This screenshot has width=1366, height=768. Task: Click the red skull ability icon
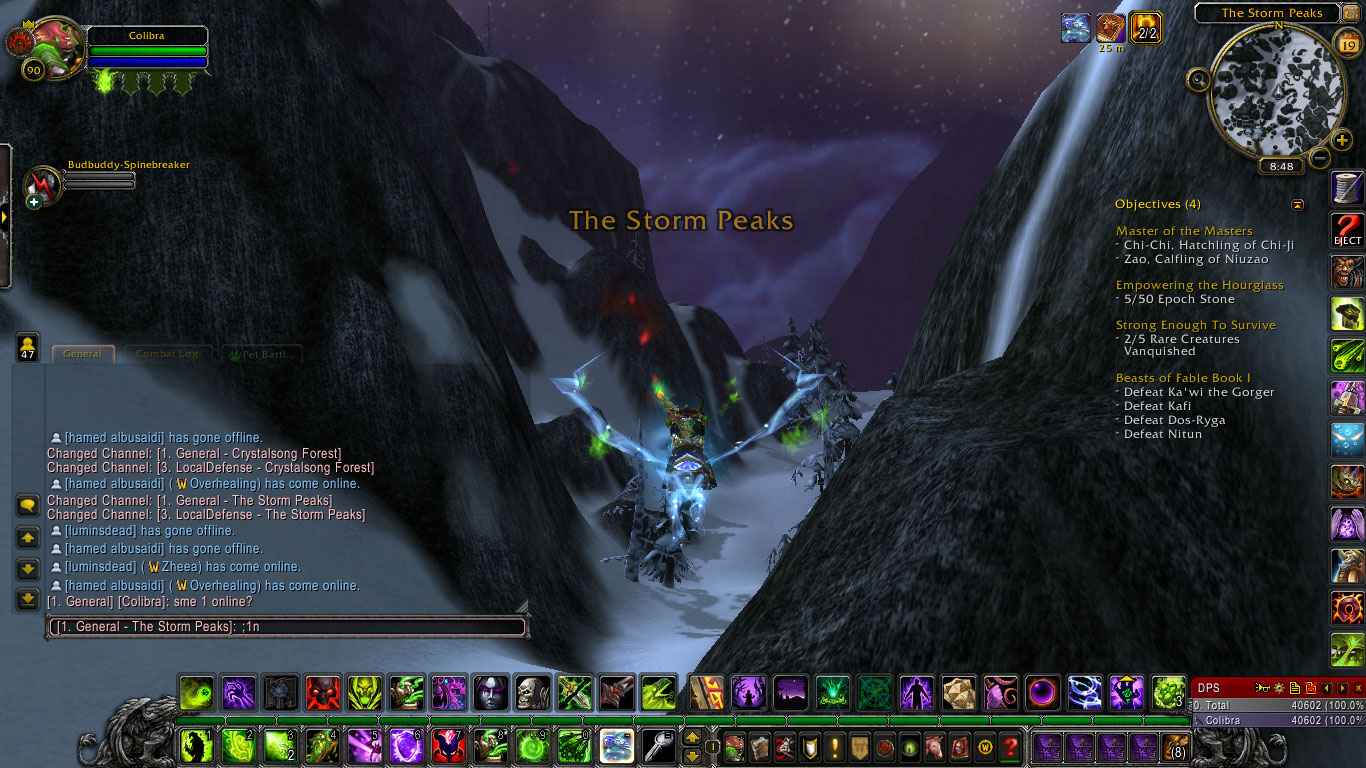click(322, 692)
